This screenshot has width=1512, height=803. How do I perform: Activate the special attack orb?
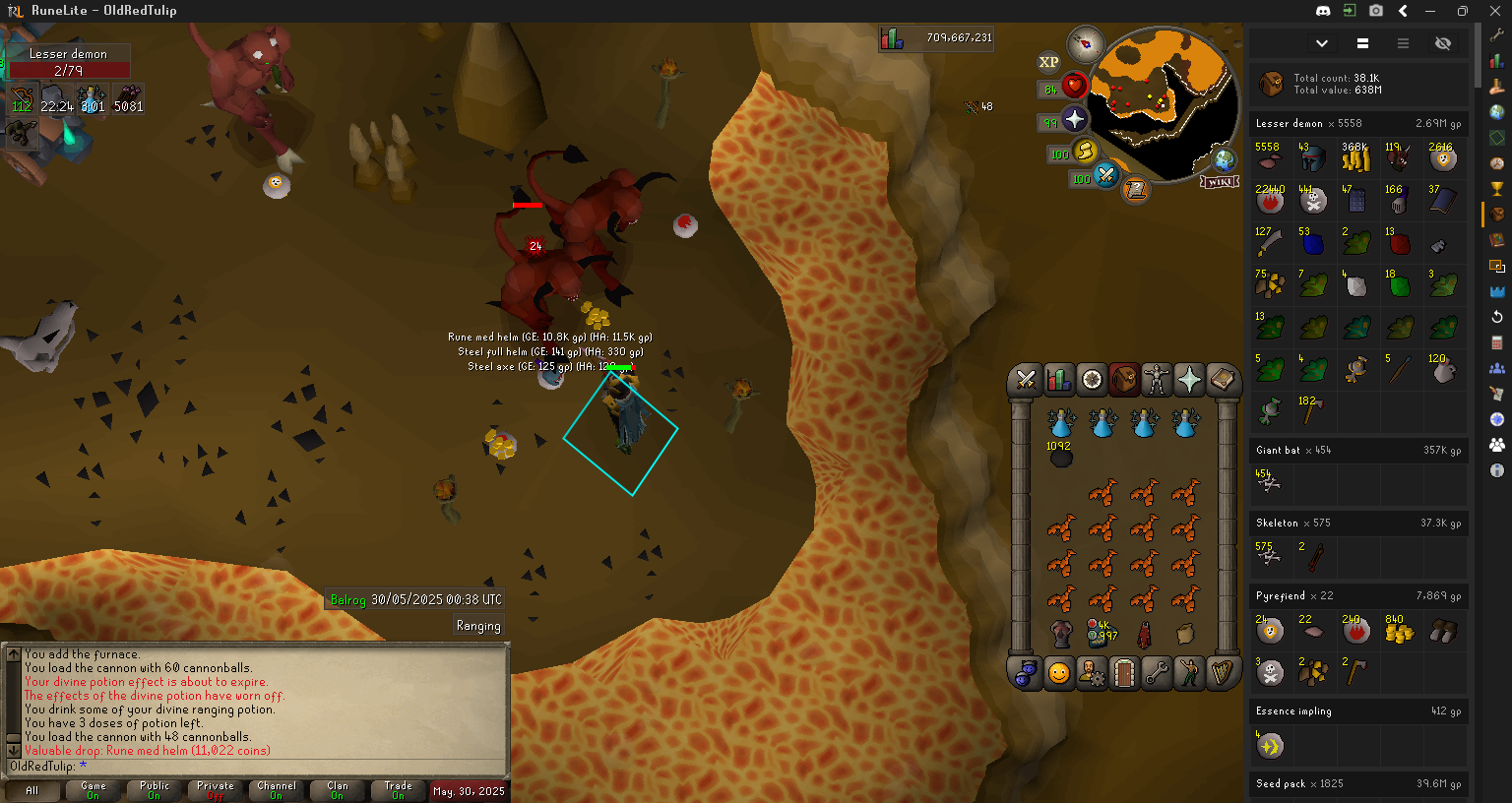1105,176
